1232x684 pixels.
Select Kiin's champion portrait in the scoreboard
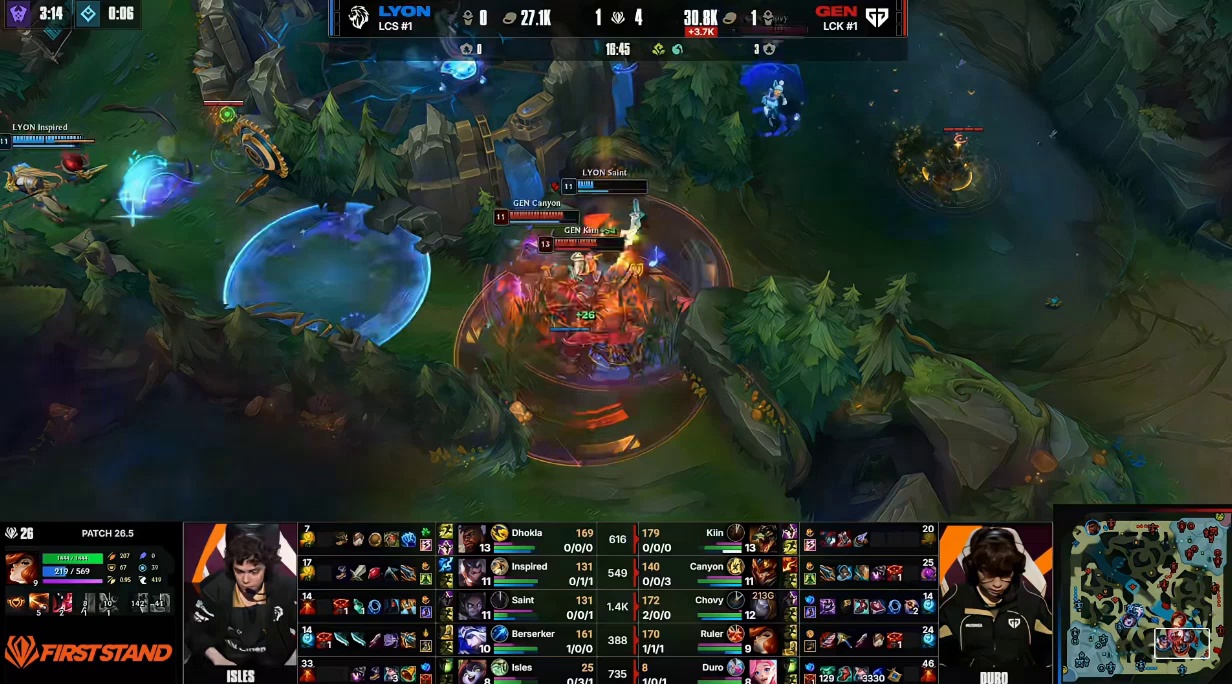pyautogui.click(x=763, y=539)
